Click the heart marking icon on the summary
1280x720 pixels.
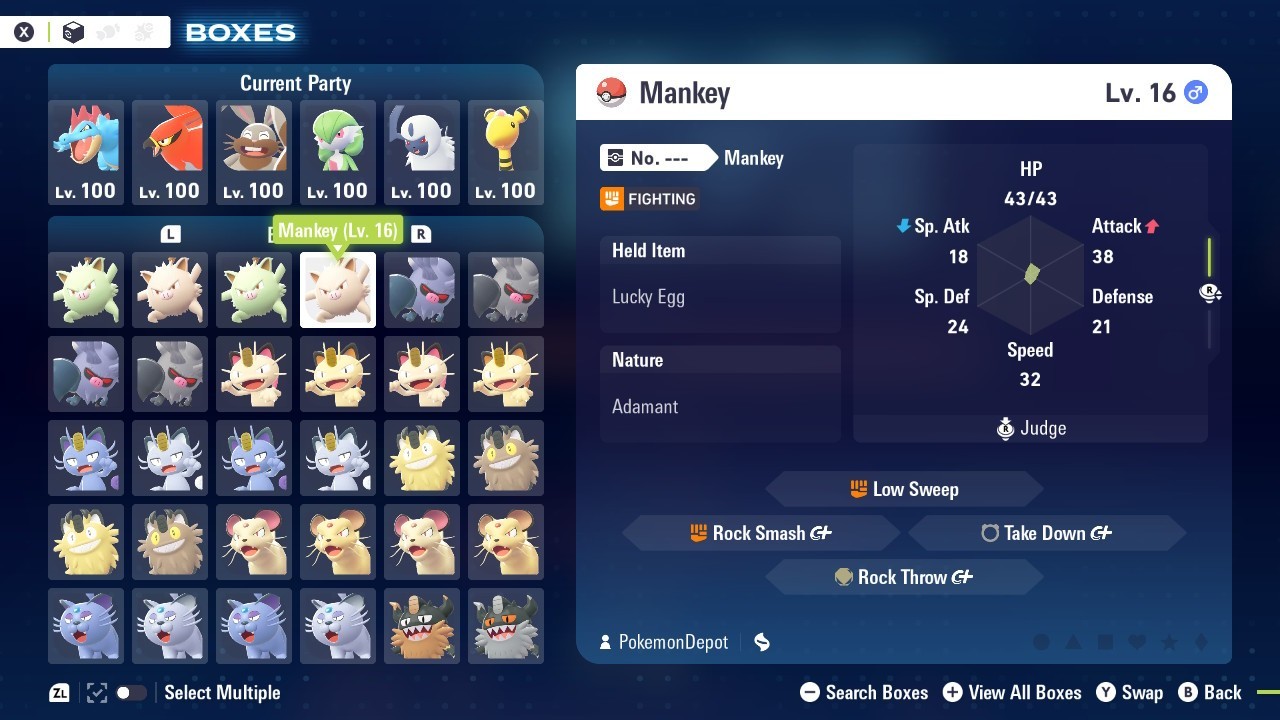pyautogui.click(x=1137, y=642)
